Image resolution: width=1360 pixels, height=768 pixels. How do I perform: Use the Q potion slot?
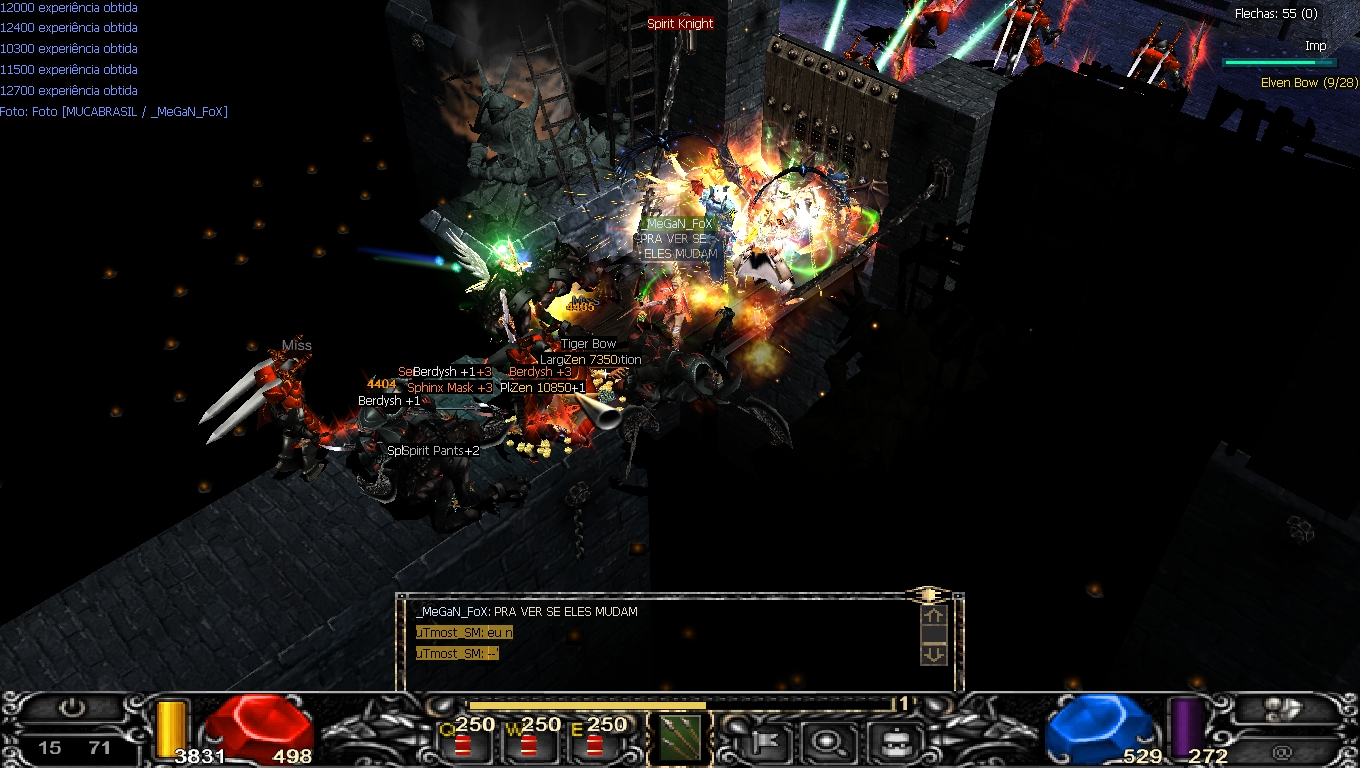464,742
